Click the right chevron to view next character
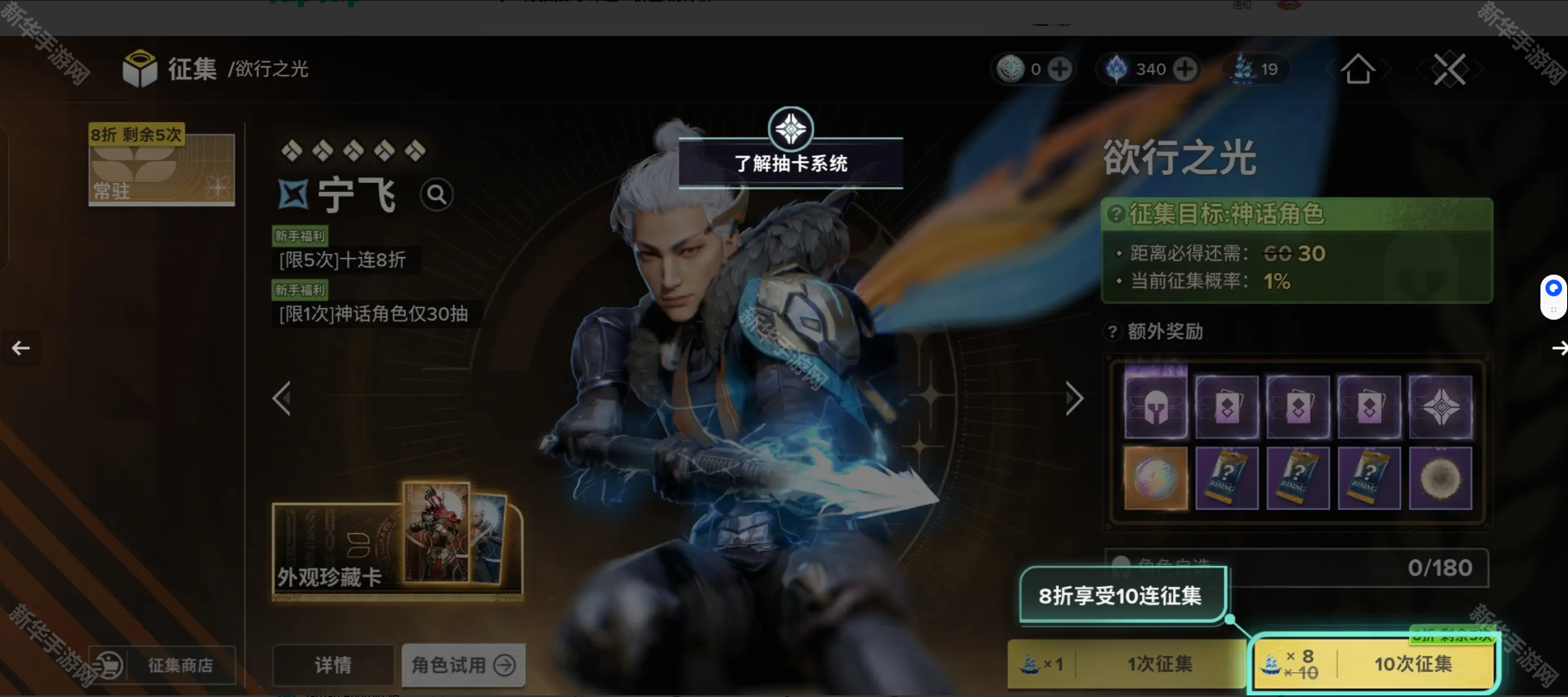 [1074, 399]
